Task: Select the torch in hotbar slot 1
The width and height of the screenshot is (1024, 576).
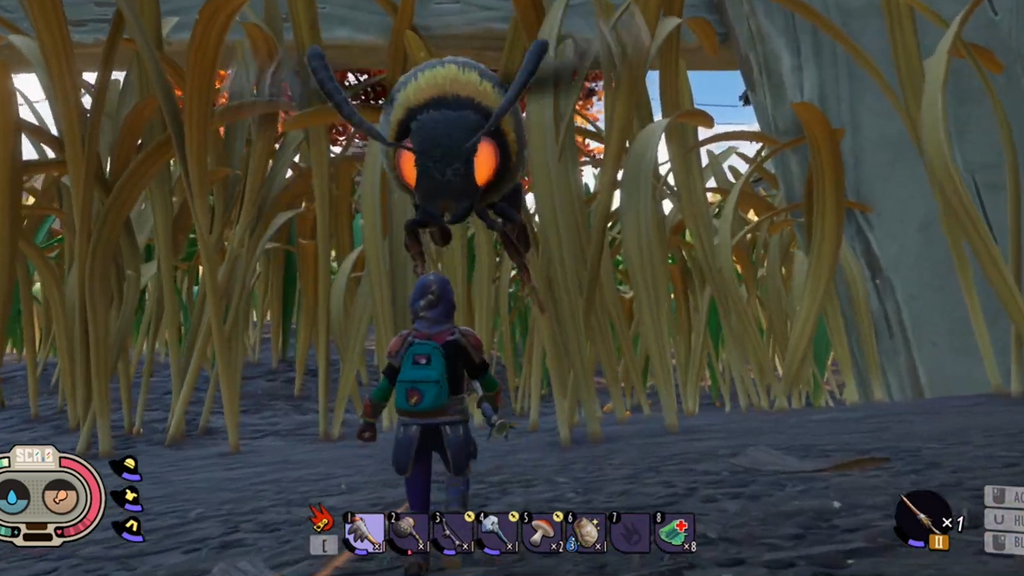Action: tap(364, 533)
